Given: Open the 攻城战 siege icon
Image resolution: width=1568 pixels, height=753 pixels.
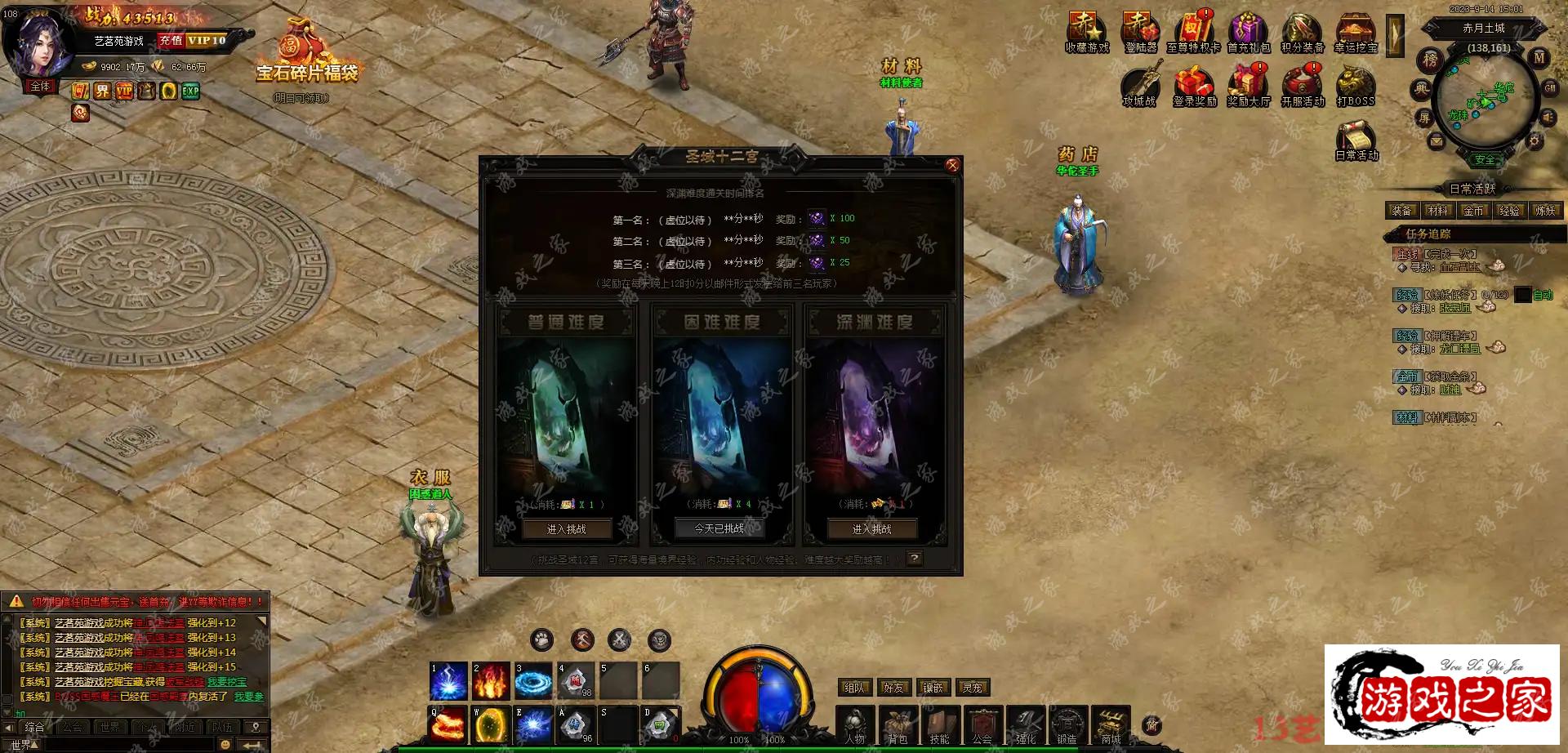Looking at the screenshot, I should [1139, 86].
